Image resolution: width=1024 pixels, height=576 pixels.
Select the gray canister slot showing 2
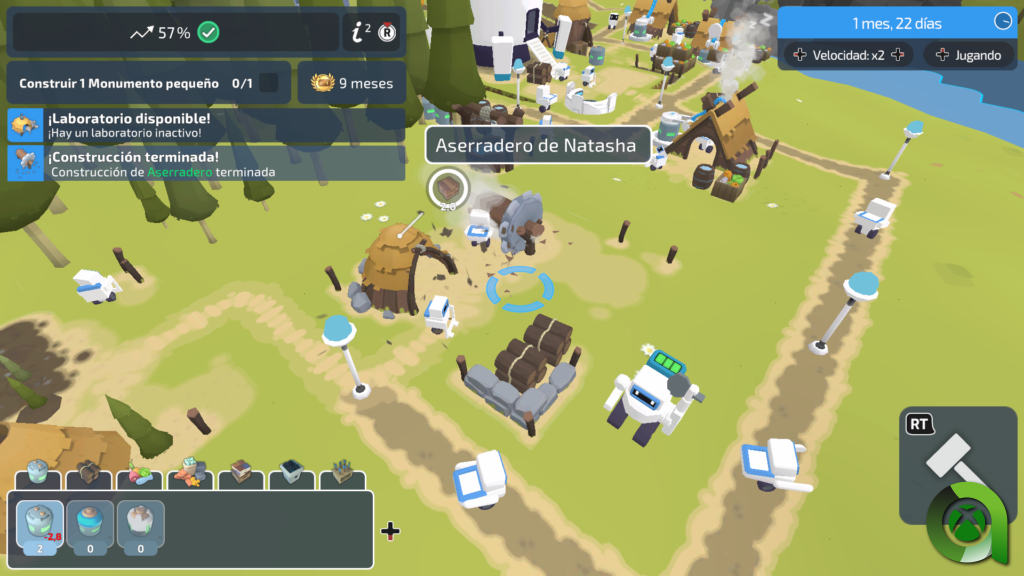tap(39, 525)
